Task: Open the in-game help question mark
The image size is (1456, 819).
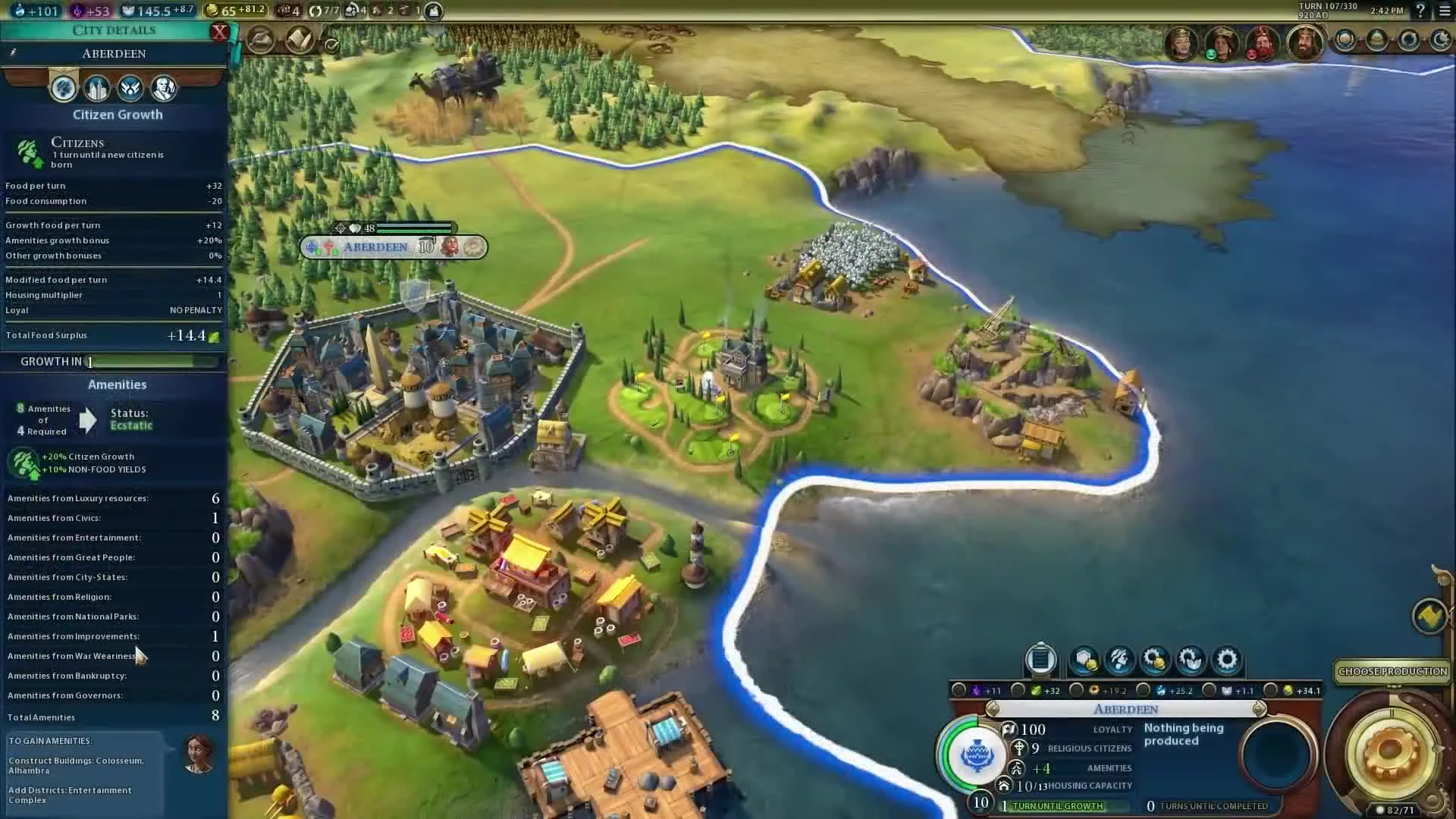Action: (x=1420, y=11)
